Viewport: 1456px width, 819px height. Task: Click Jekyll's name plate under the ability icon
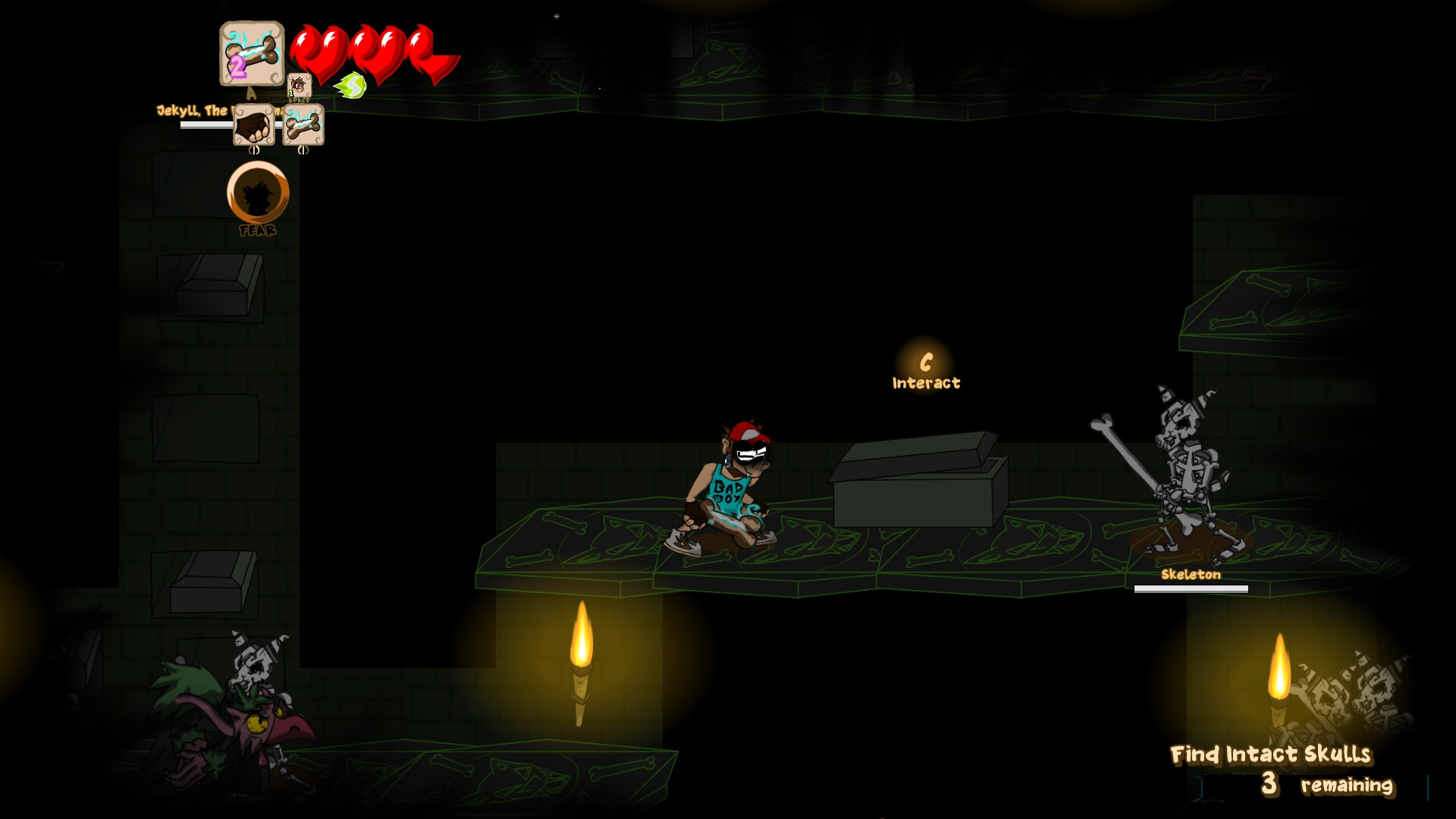[x=190, y=109]
